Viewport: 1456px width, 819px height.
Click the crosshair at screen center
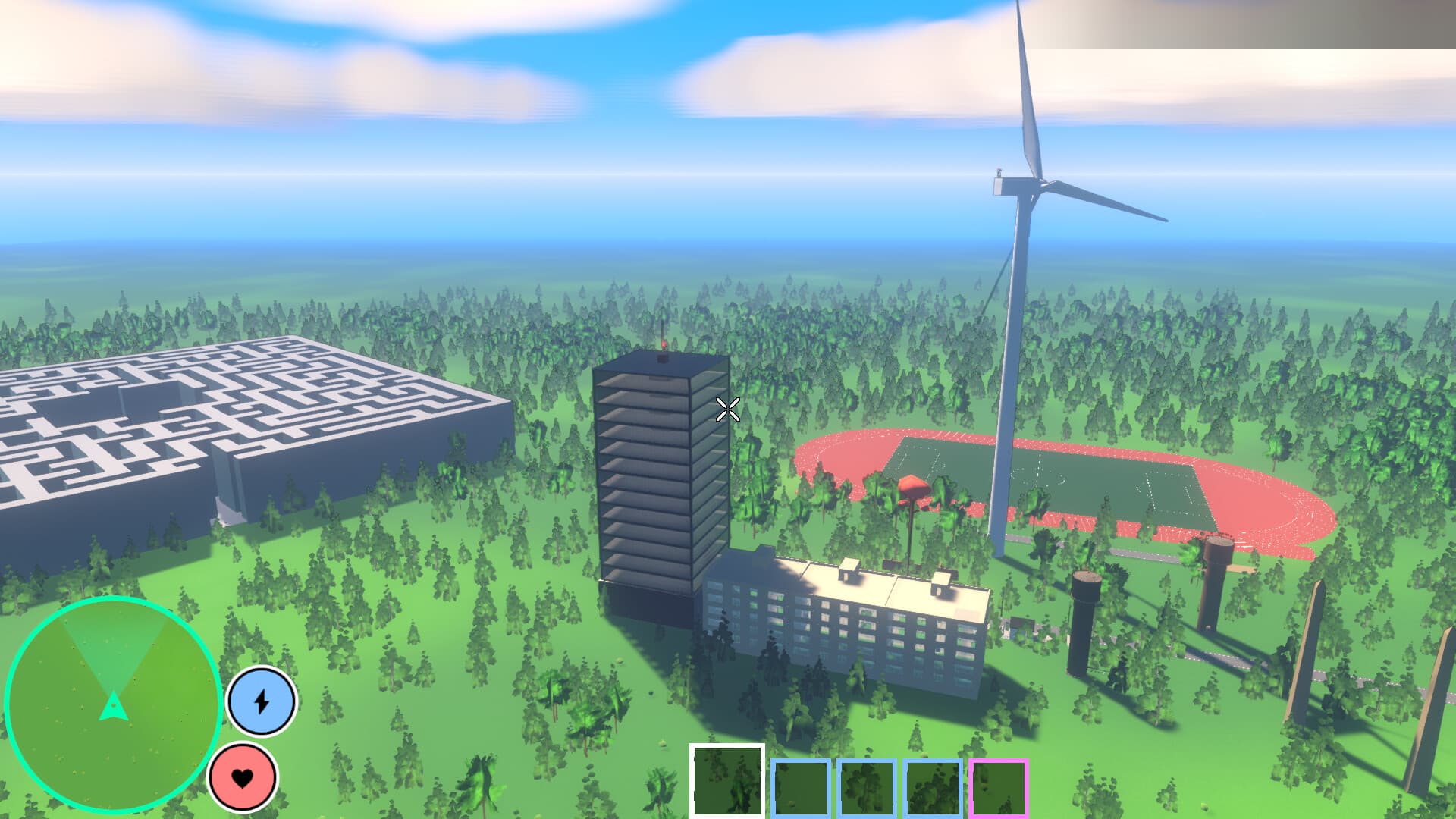[x=726, y=409]
